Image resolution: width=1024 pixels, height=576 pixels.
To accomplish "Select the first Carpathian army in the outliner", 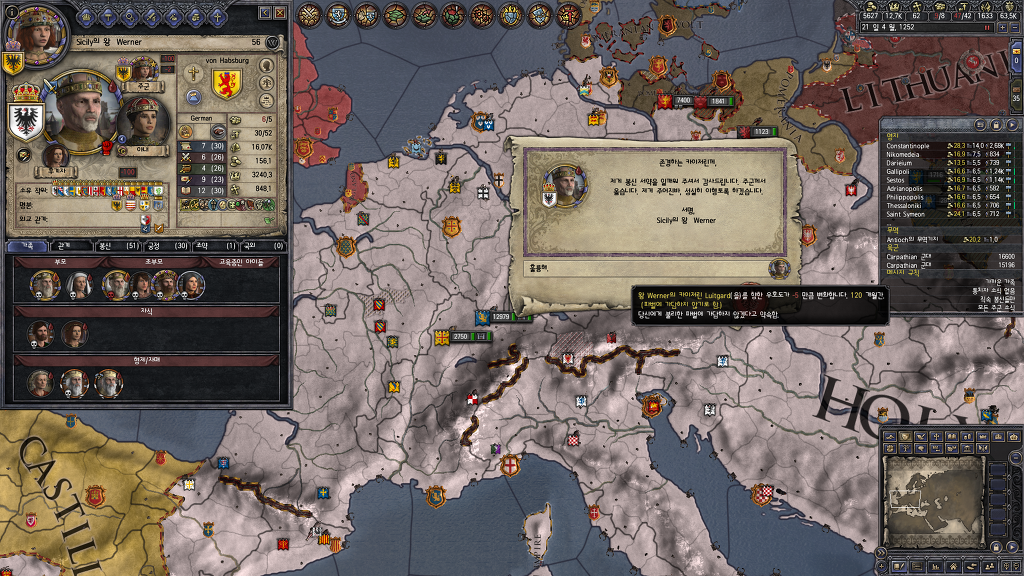I will tap(905, 256).
